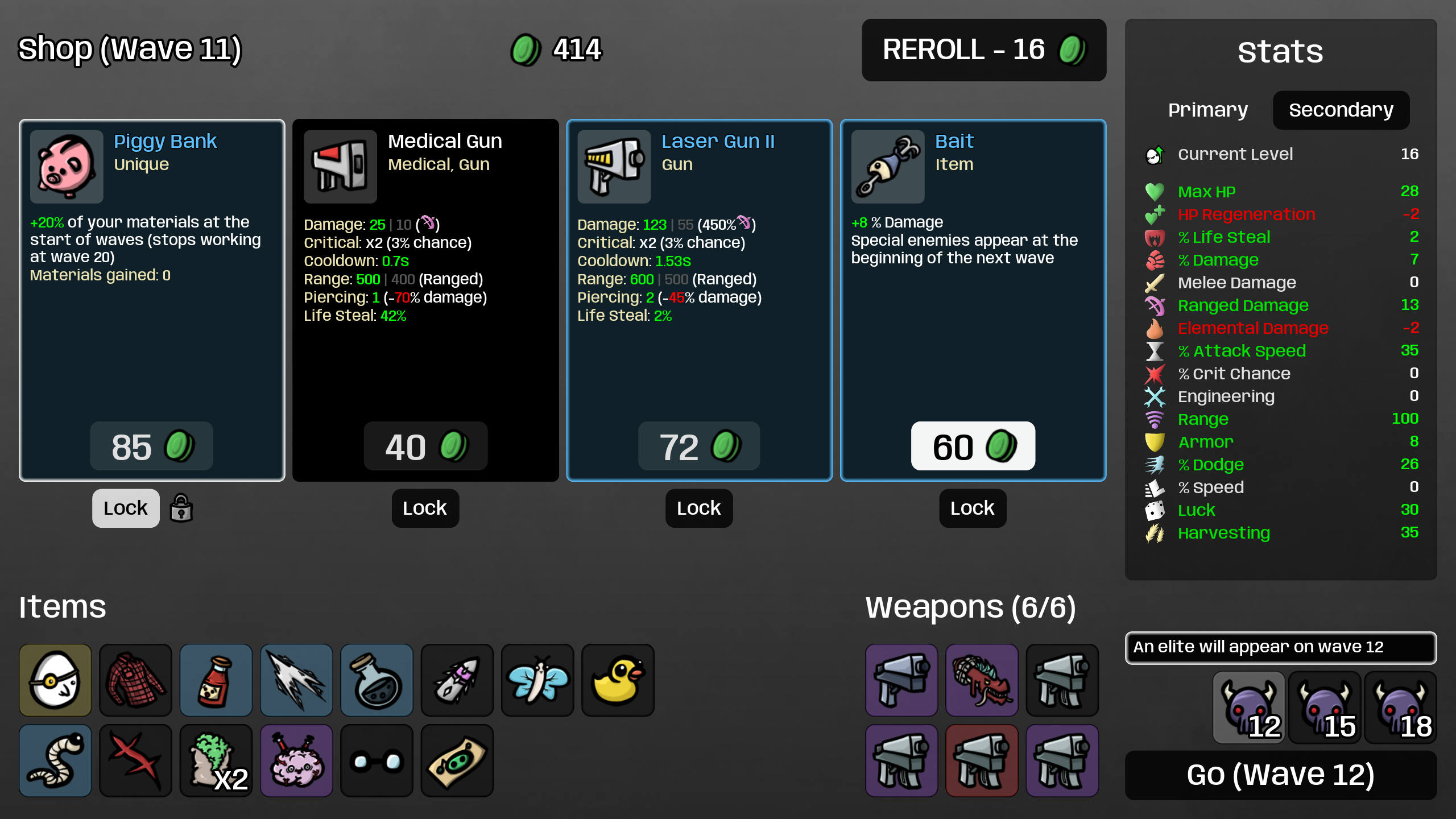Lock the Piggy Bank offer
This screenshot has width=1456, height=819.
pos(126,508)
